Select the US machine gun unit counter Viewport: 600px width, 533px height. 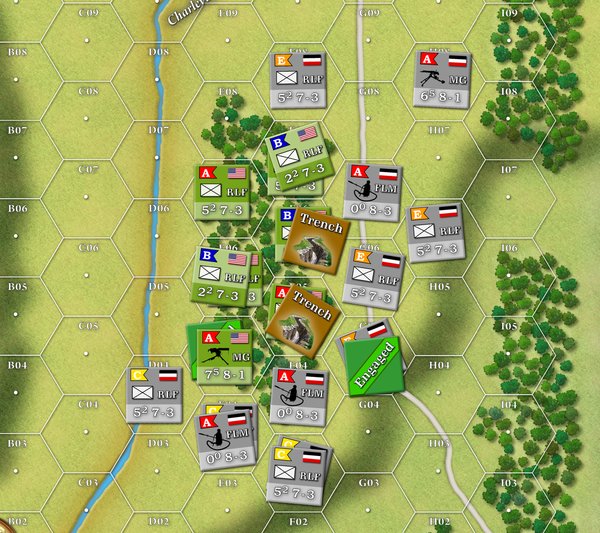[226, 358]
